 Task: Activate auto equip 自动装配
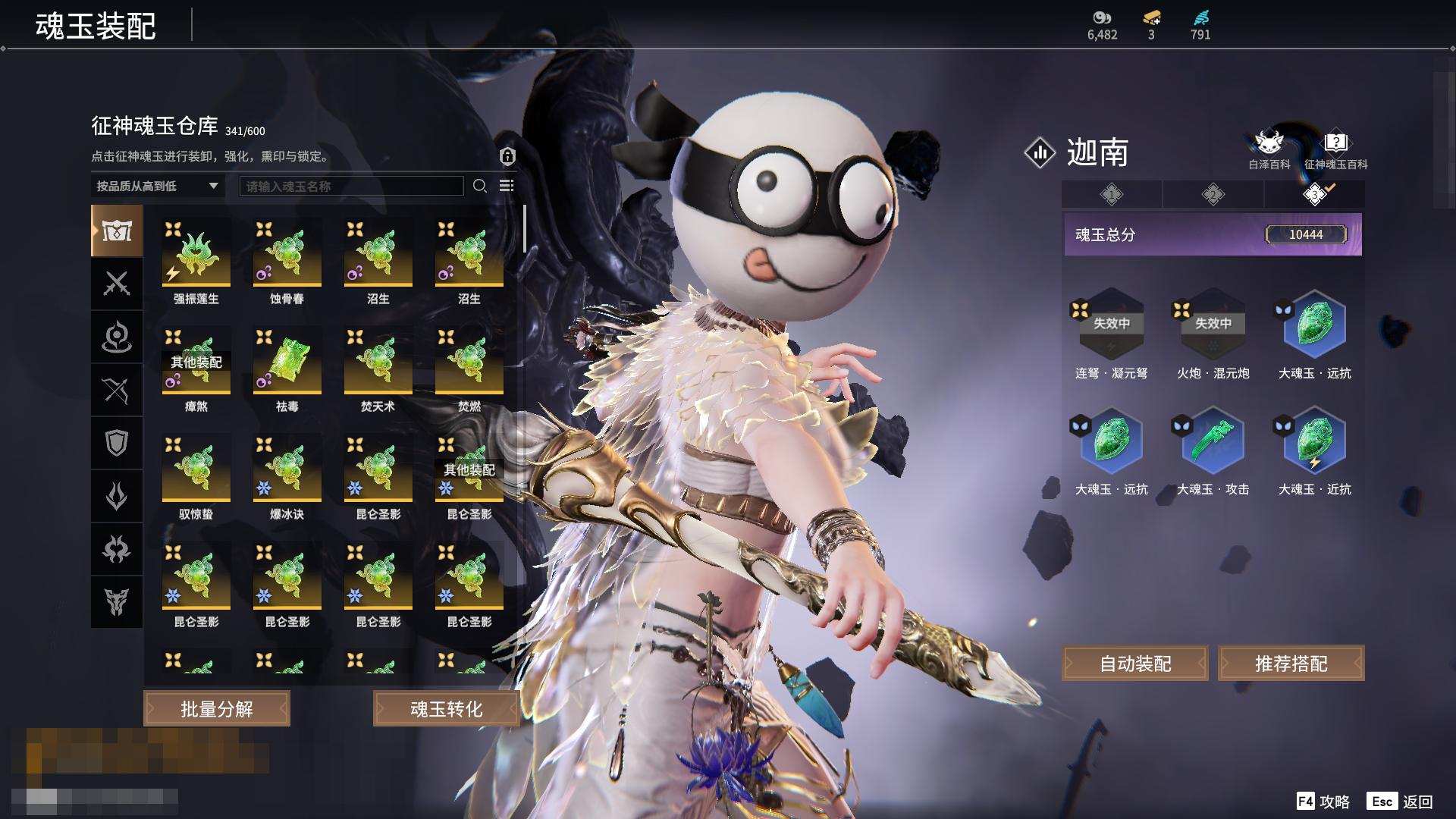point(1135,664)
